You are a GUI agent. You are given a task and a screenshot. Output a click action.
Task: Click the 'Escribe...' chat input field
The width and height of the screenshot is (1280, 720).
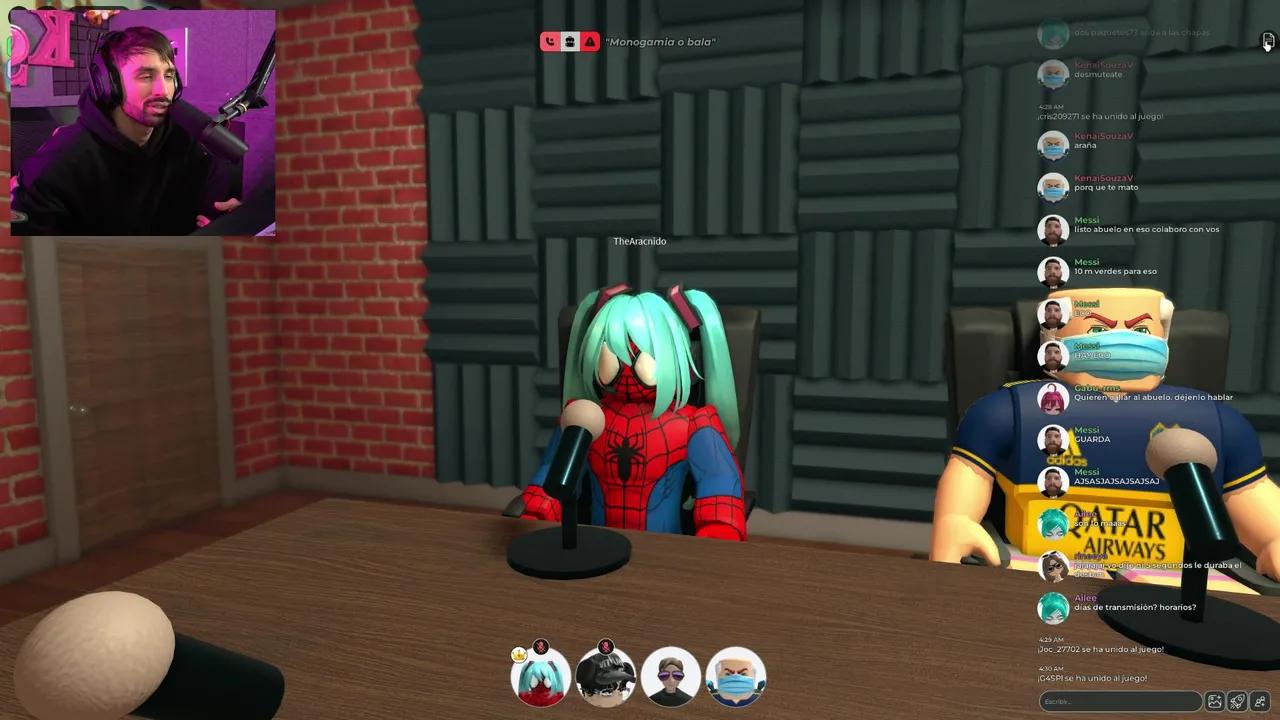click(1118, 701)
